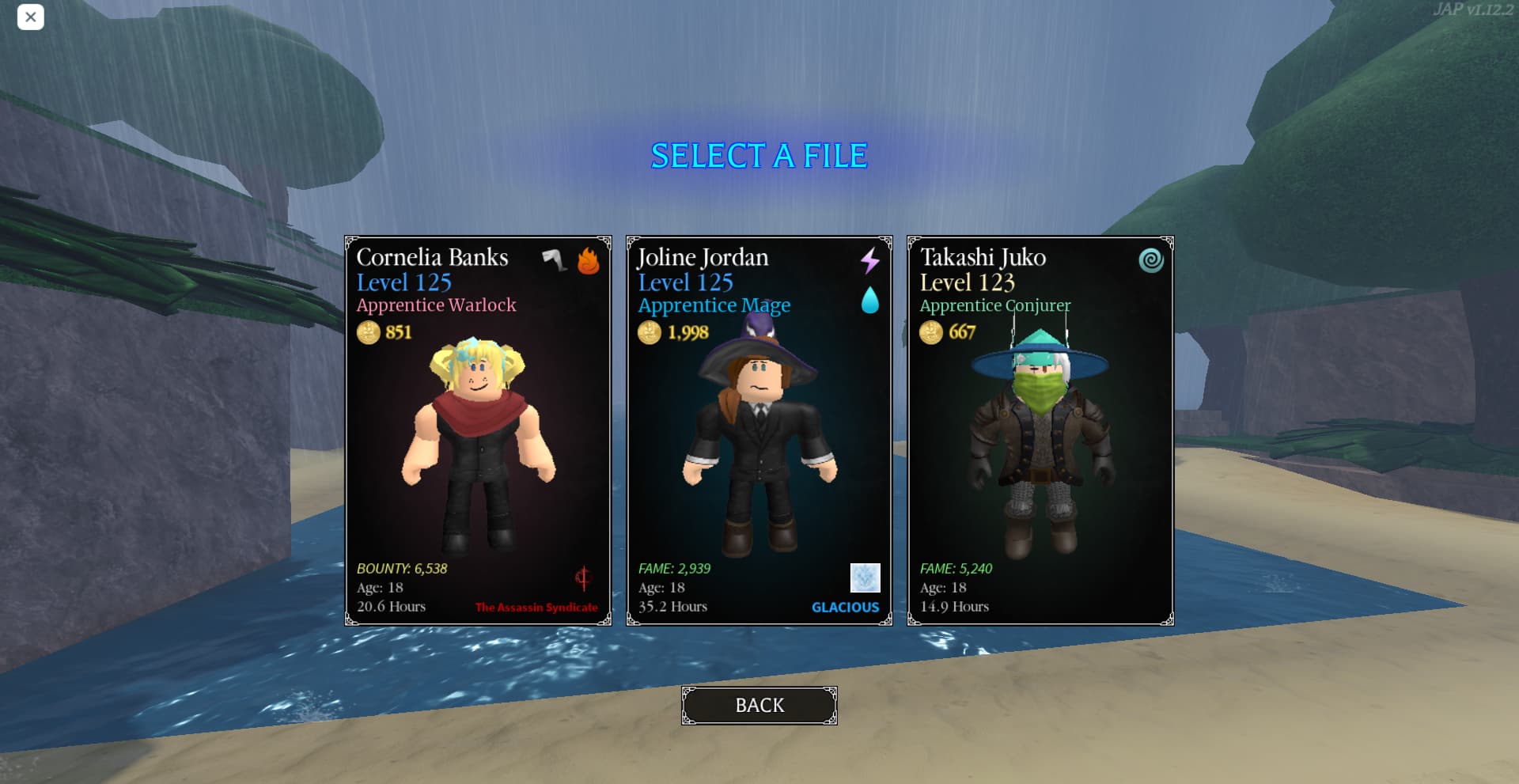Click the BACK button
Image resolution: width=1519 pixels, height=784 pixels.
point(759,705)
